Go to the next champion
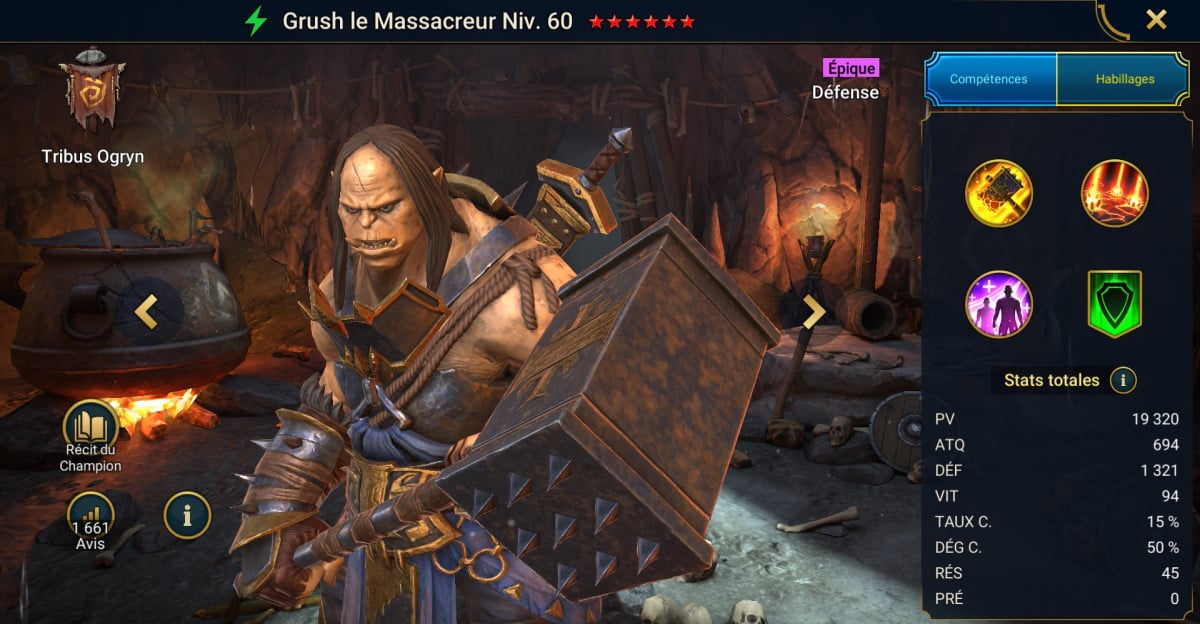This screenshot has width=1200, height=624. click(814, 312)
